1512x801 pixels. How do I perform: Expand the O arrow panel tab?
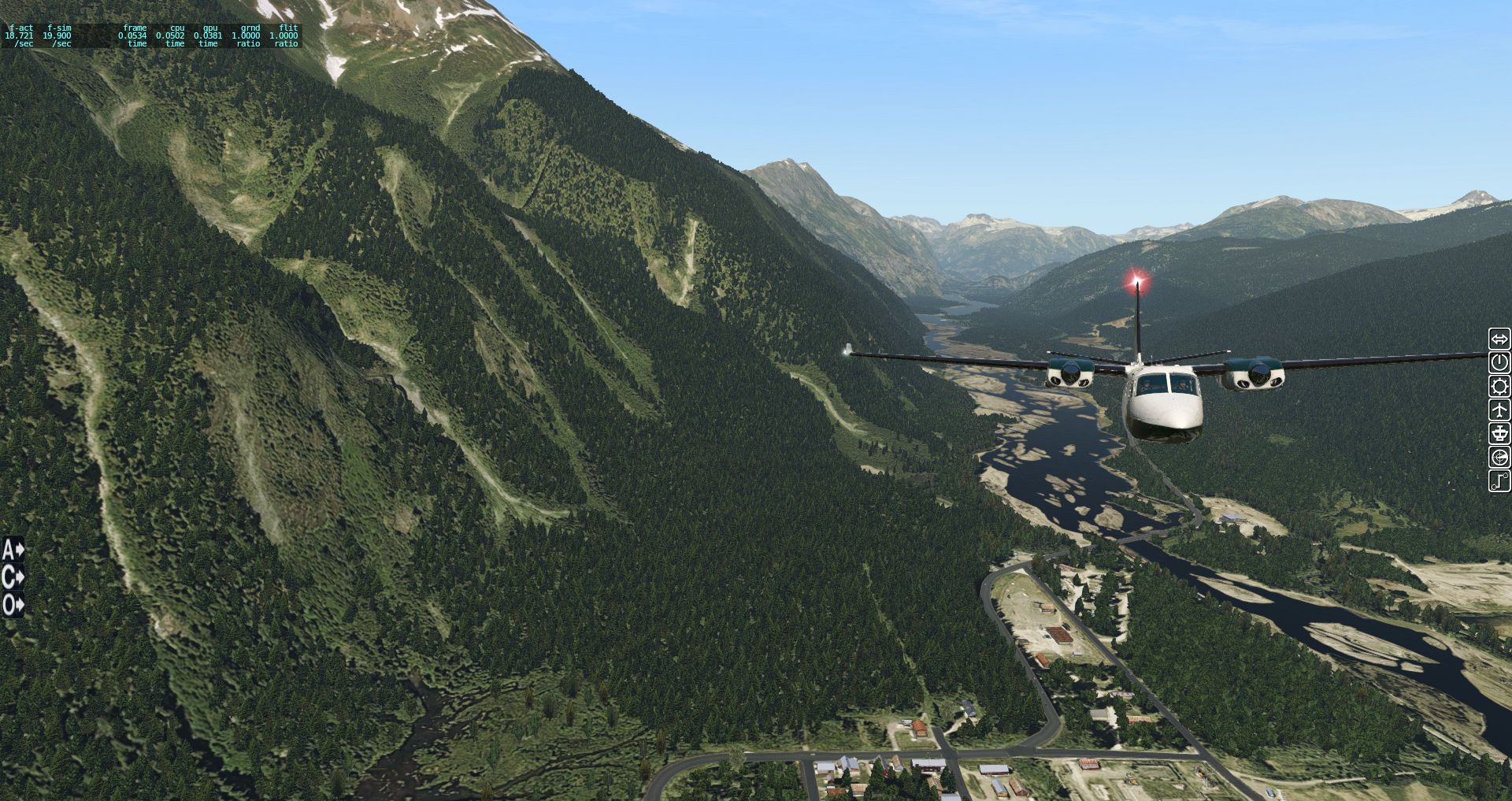[13, 605]
